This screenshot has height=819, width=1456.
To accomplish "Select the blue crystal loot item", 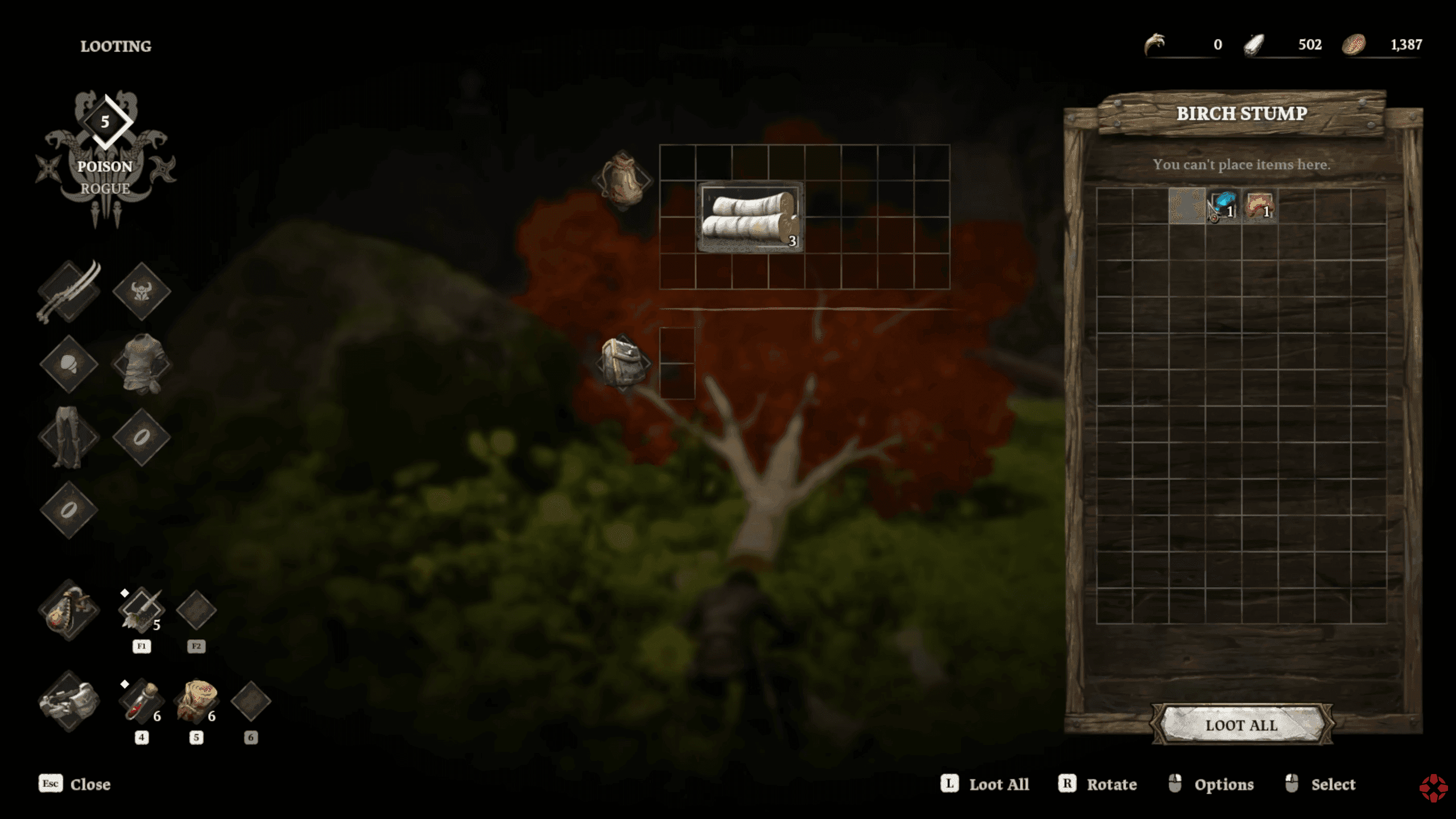I will (1223, 206).
